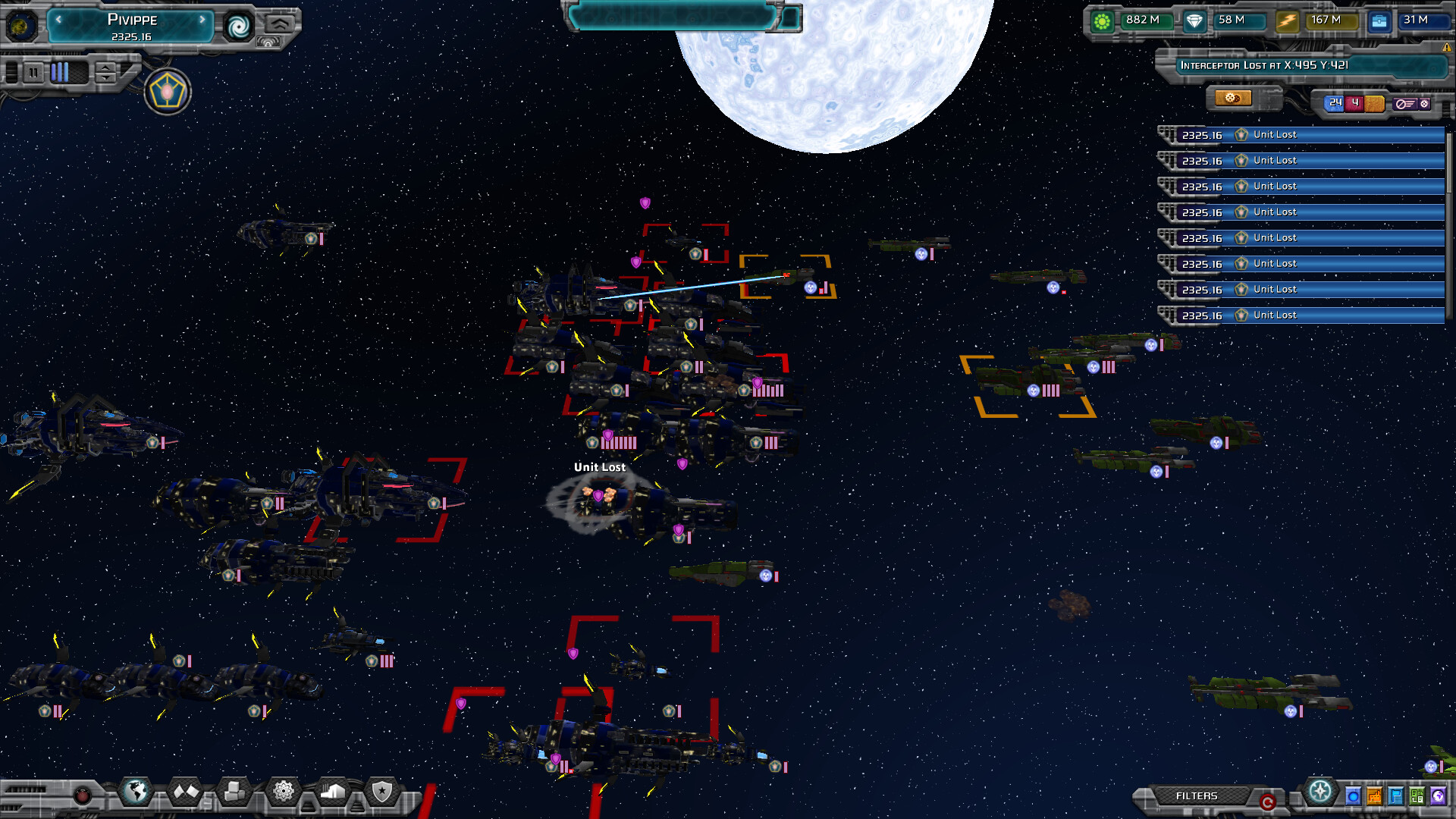Screen dimensions: 1456x819
Task: Open the FILTERS menu
Action: click(1197, 795)
